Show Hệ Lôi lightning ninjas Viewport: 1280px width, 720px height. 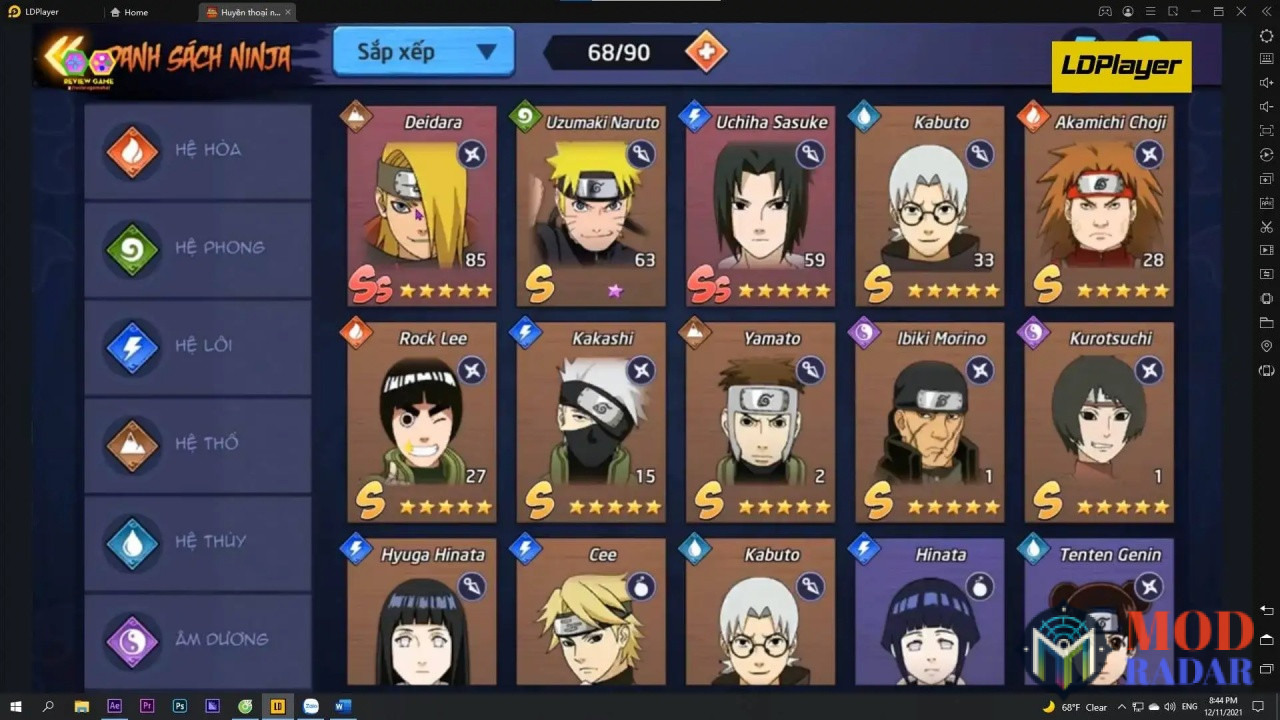[x=198, y=346]
